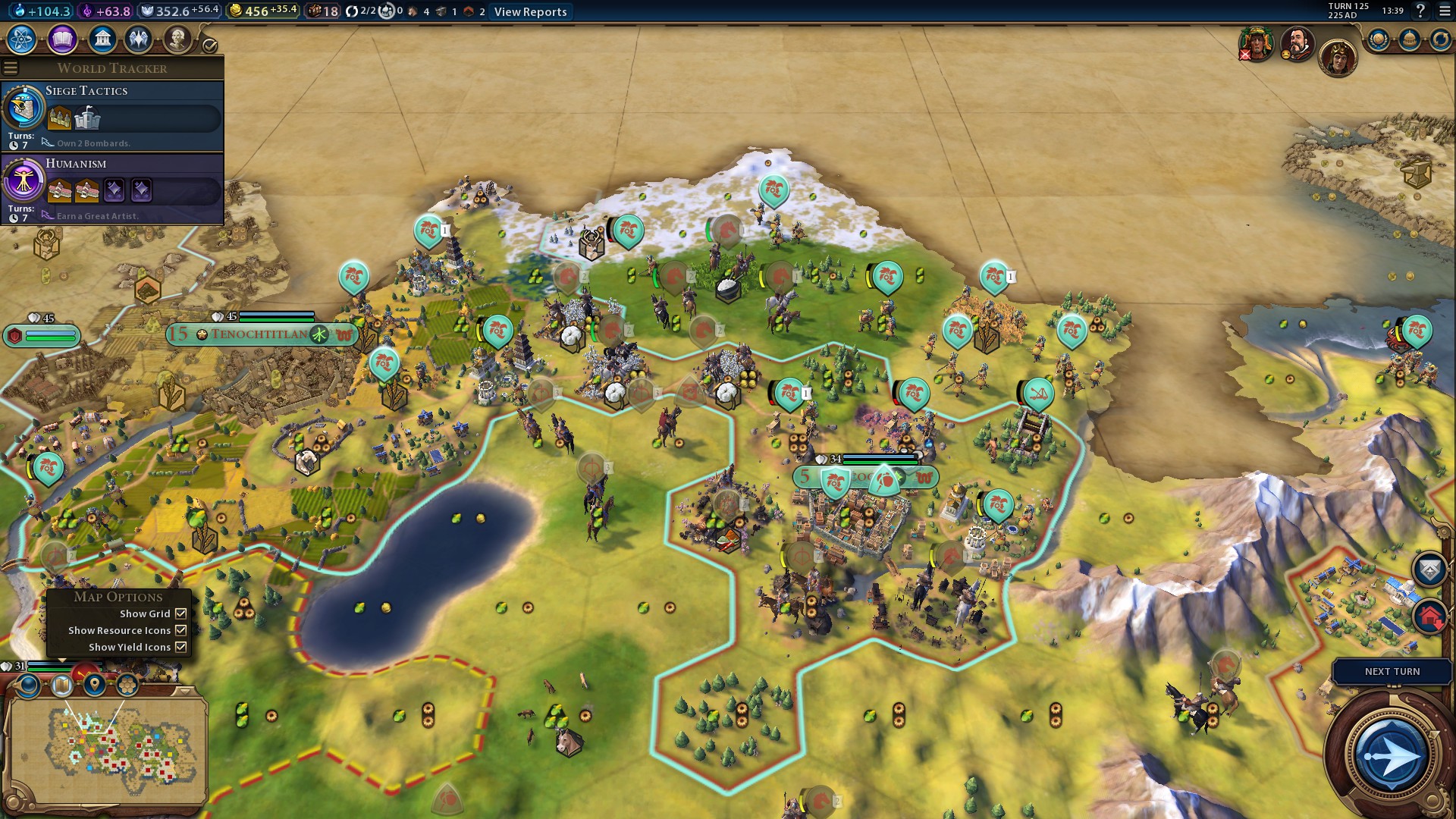Screen dimensions: 1456x819
Task: Open the religion screen wings icon
Action: tap(139, 39)
